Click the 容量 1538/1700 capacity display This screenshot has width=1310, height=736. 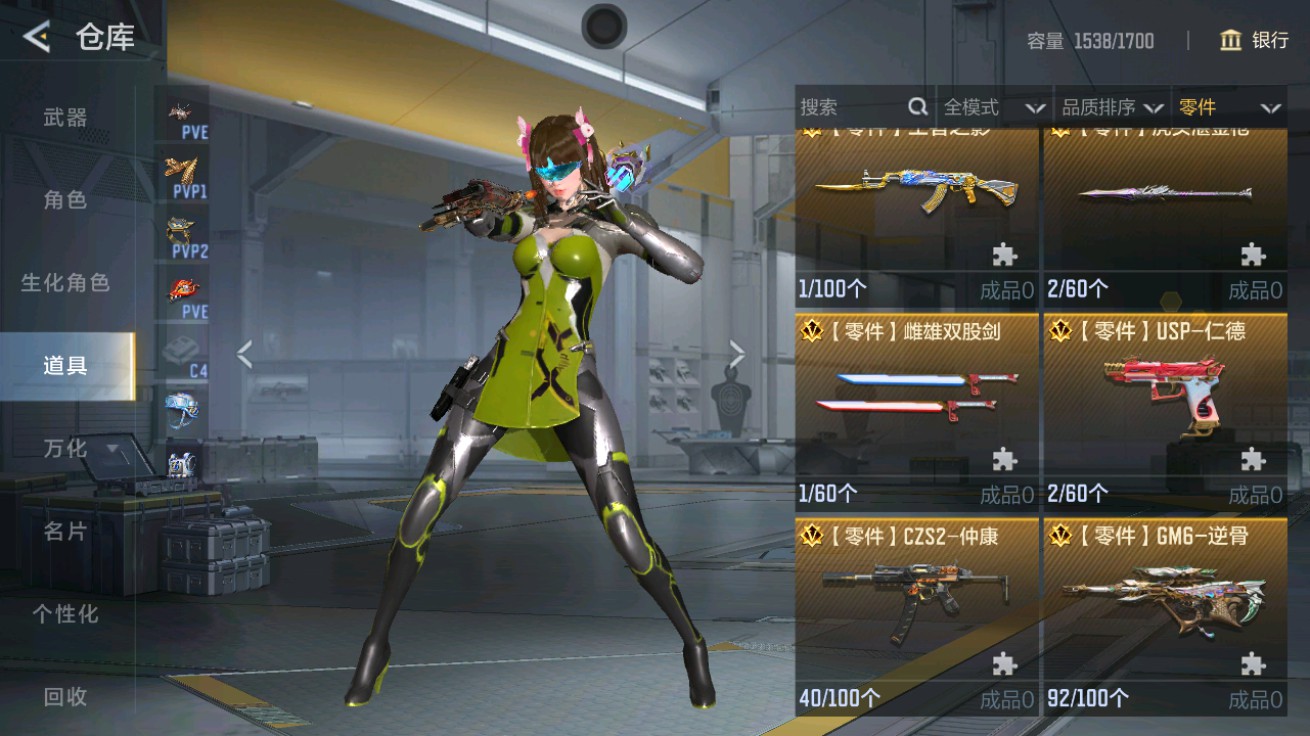[1091, 40]
